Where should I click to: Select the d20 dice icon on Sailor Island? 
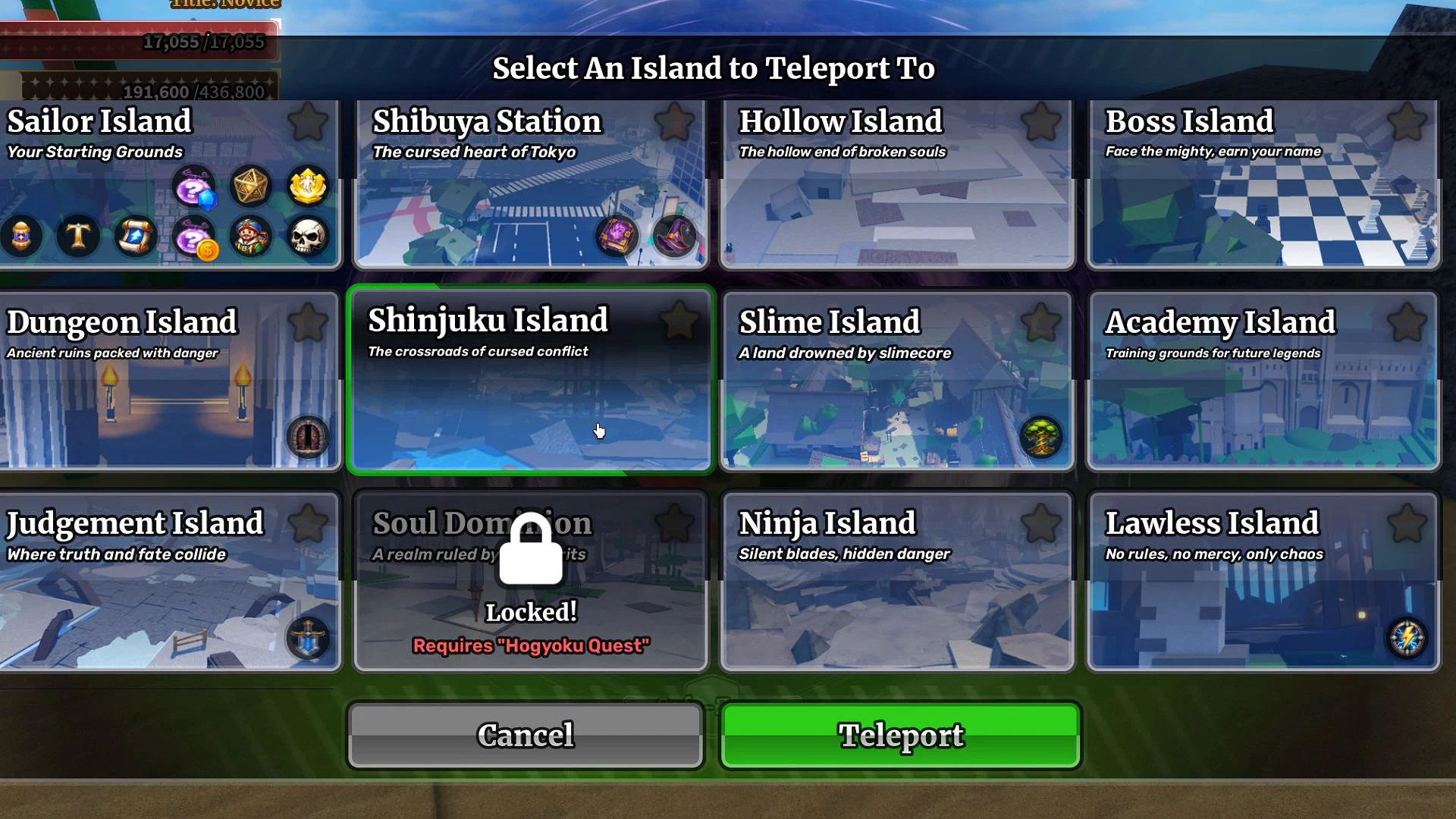250,186
